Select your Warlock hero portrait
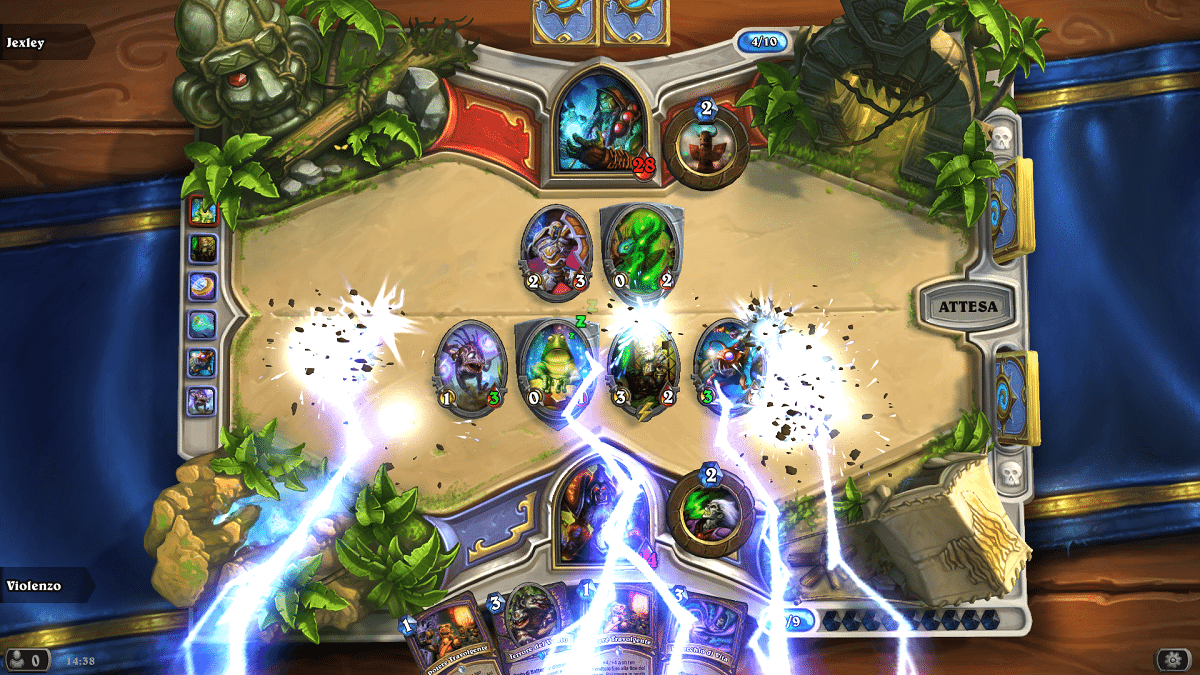This screenshot has width=1200, height=675. (597, 510)
